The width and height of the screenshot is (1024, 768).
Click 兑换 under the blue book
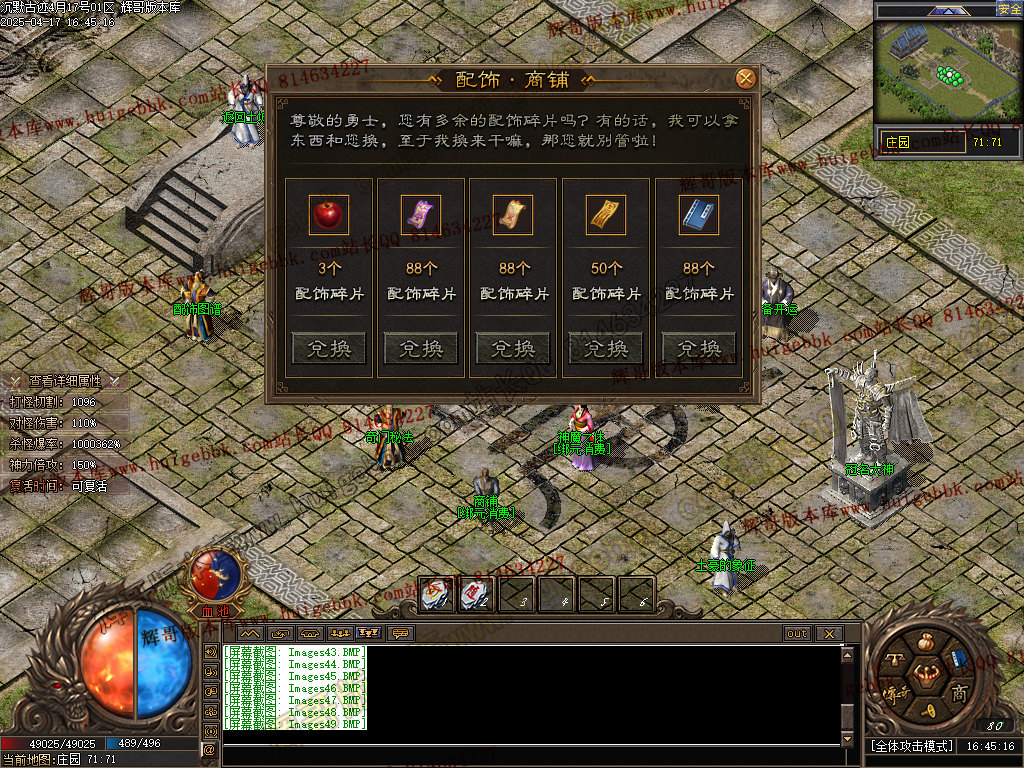[699, 348]
